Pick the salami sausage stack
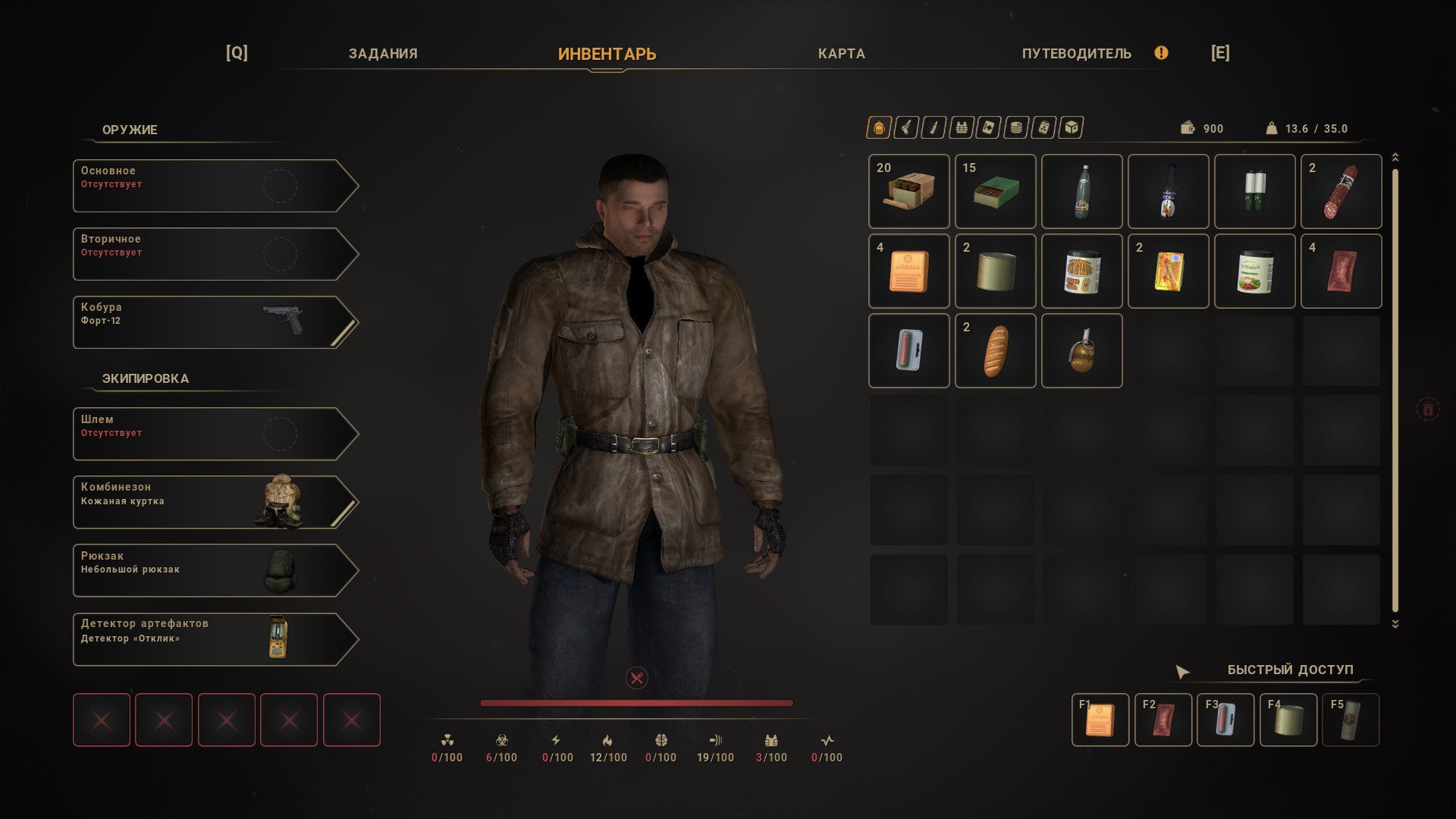 [1341, 191]
